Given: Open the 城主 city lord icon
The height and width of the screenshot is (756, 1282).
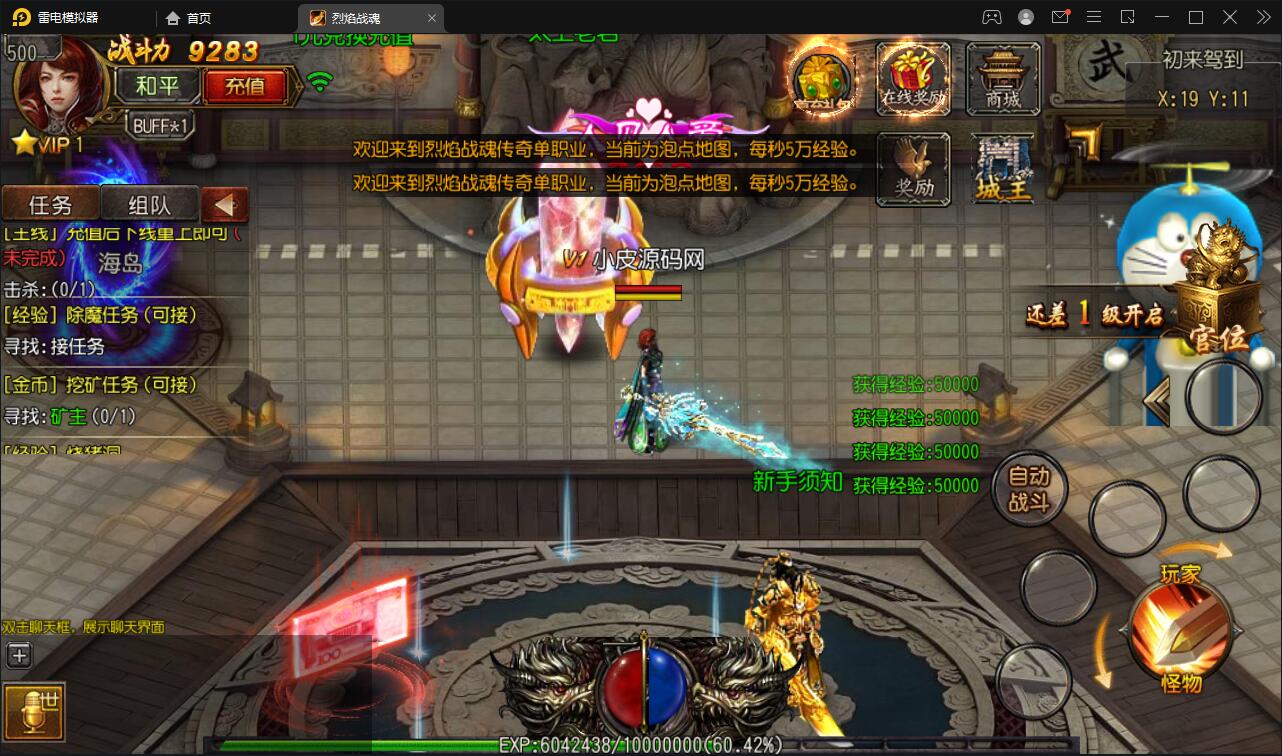Looking at the screenshot, I should tap(1003, 168).
